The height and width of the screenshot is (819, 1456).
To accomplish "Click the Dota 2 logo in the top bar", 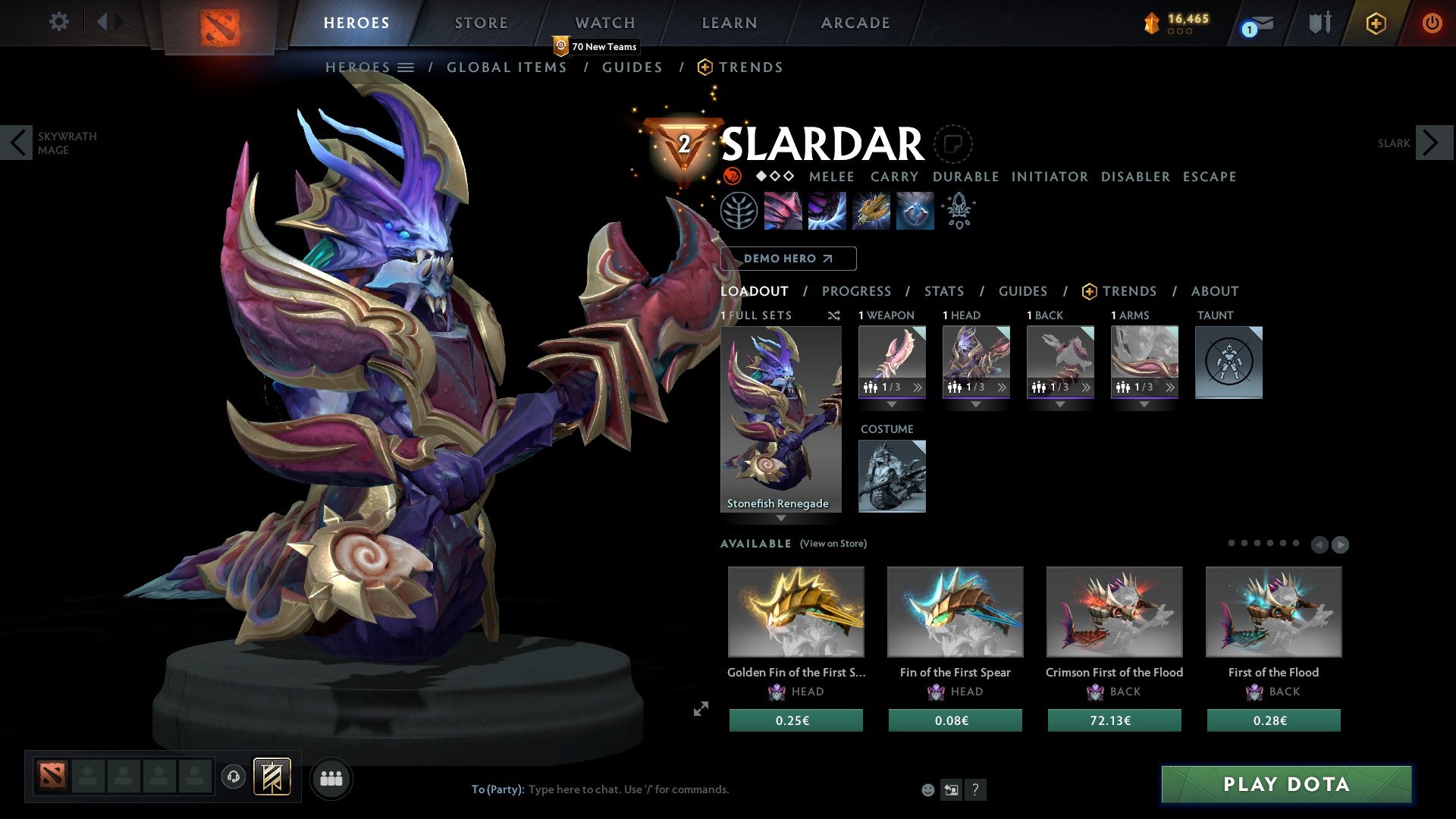I will (220, 22).
